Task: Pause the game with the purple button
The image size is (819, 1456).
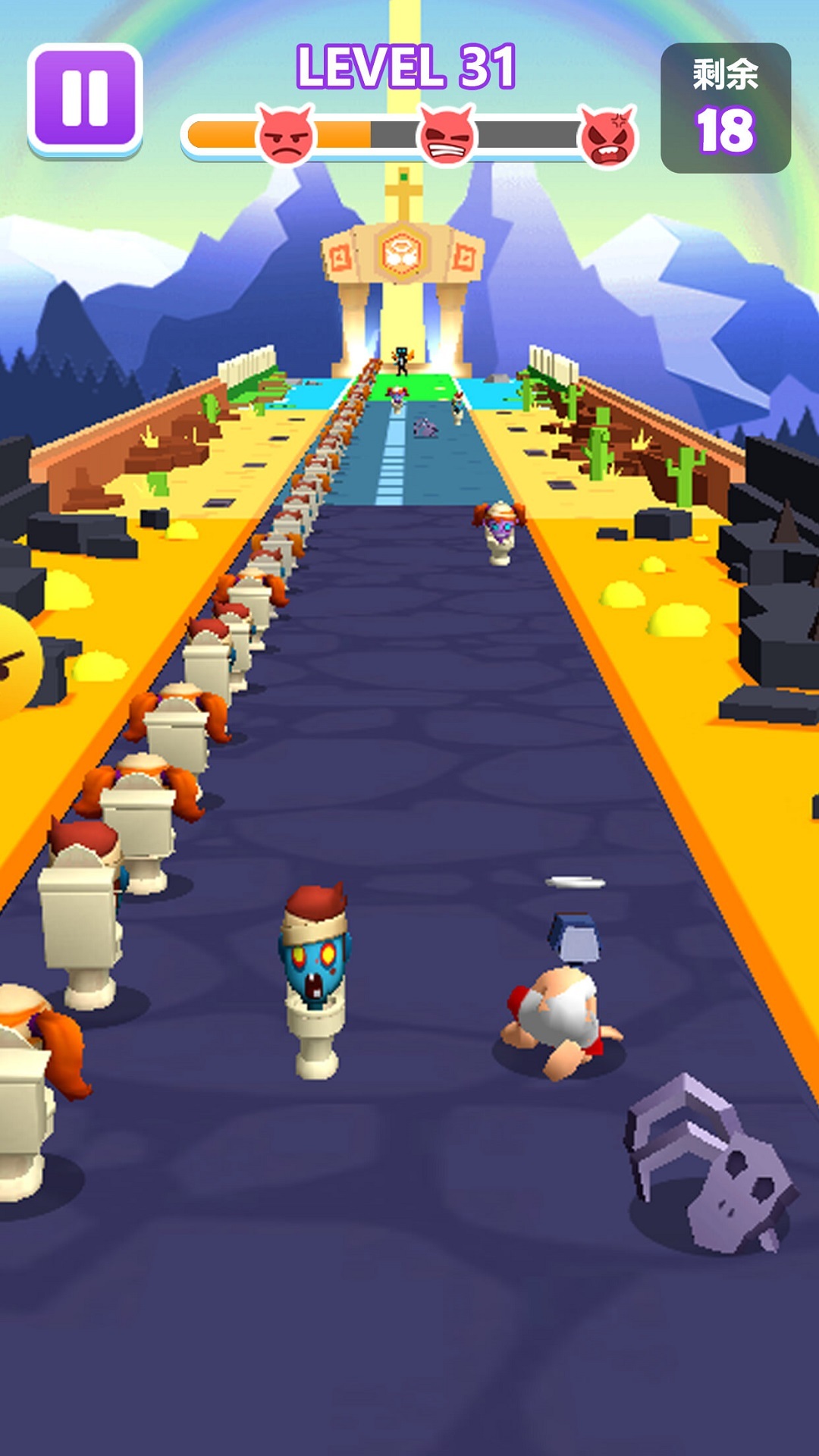Action: [x=85, y=99]
